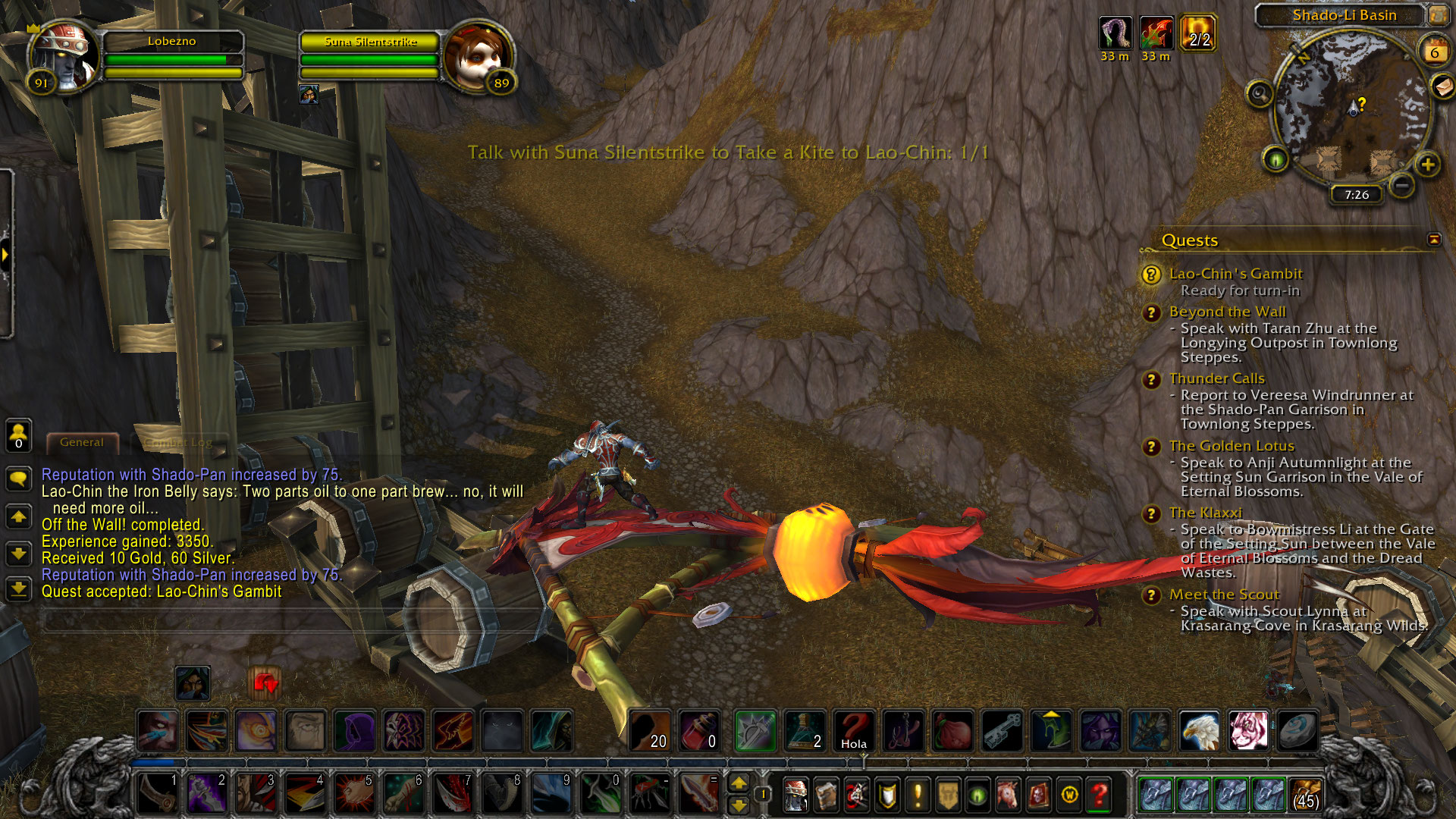
Task: Zoom out the minimap with minus button
Action: (1402, 184)
